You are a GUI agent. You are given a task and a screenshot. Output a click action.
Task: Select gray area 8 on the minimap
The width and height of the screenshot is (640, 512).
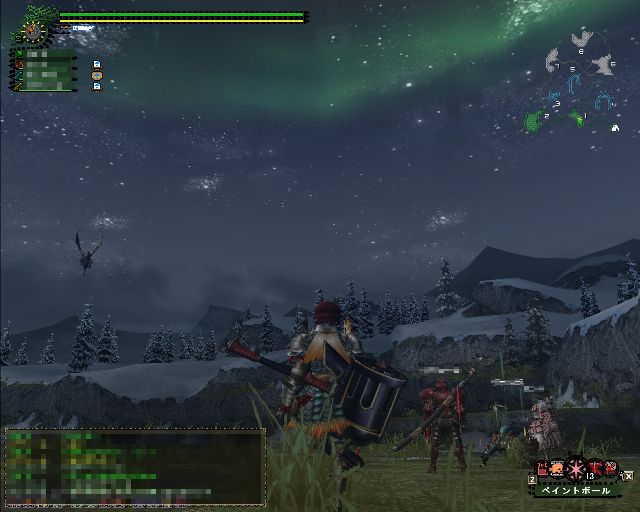coord(581,41)
